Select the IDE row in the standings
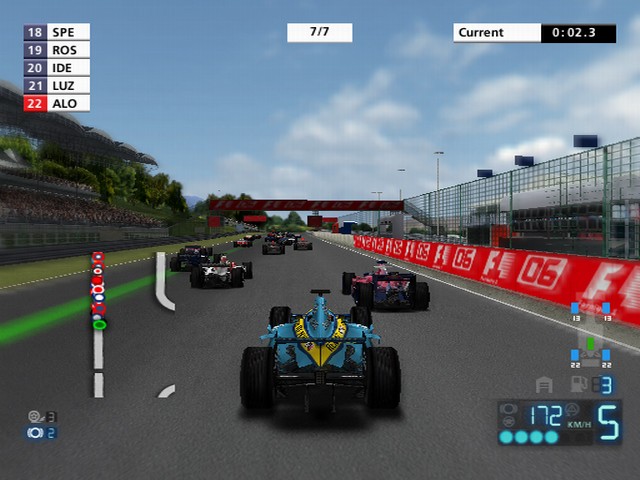 click(x=56, y=68)
